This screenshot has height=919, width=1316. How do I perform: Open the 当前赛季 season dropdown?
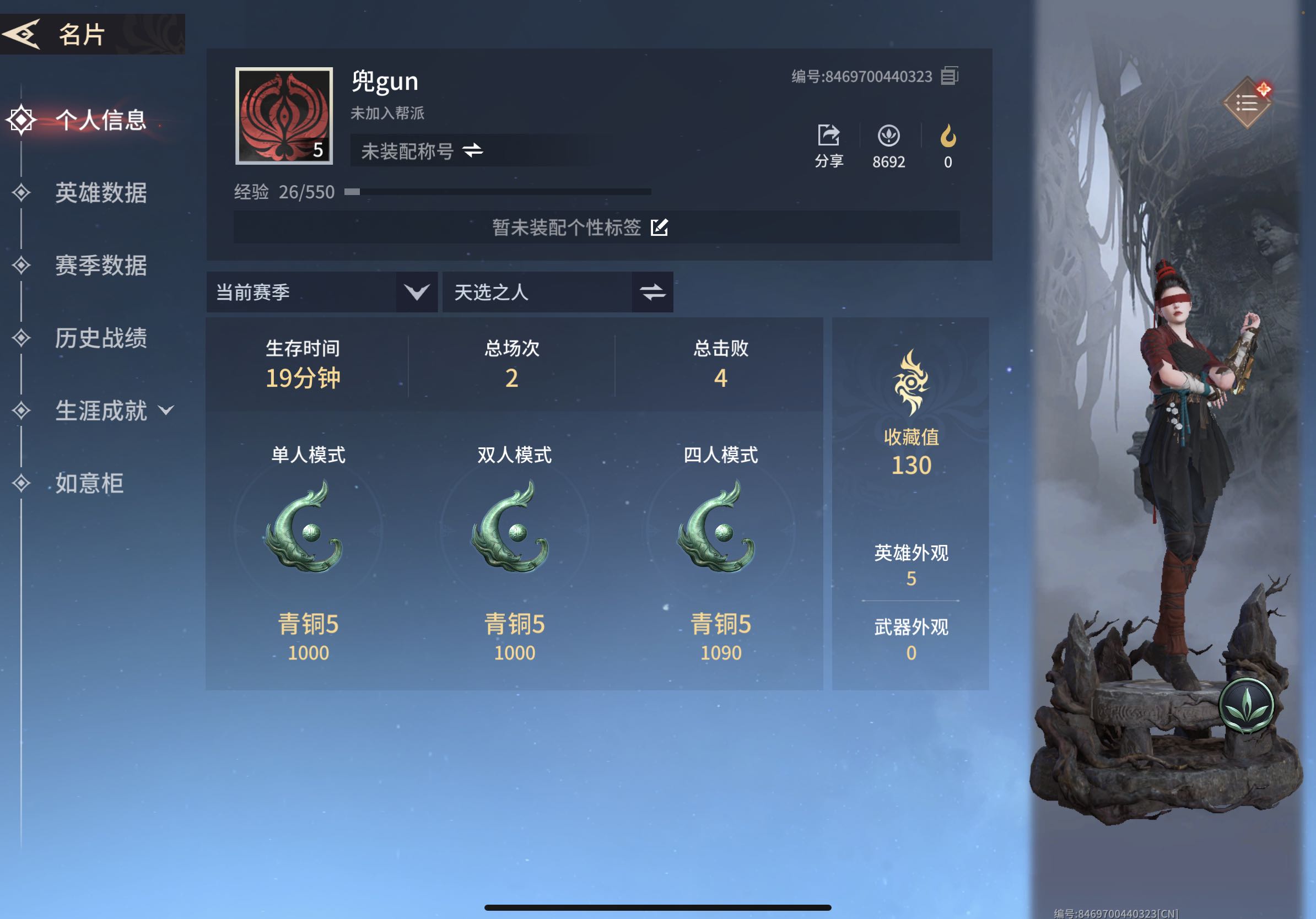click(x=416, y=292)
